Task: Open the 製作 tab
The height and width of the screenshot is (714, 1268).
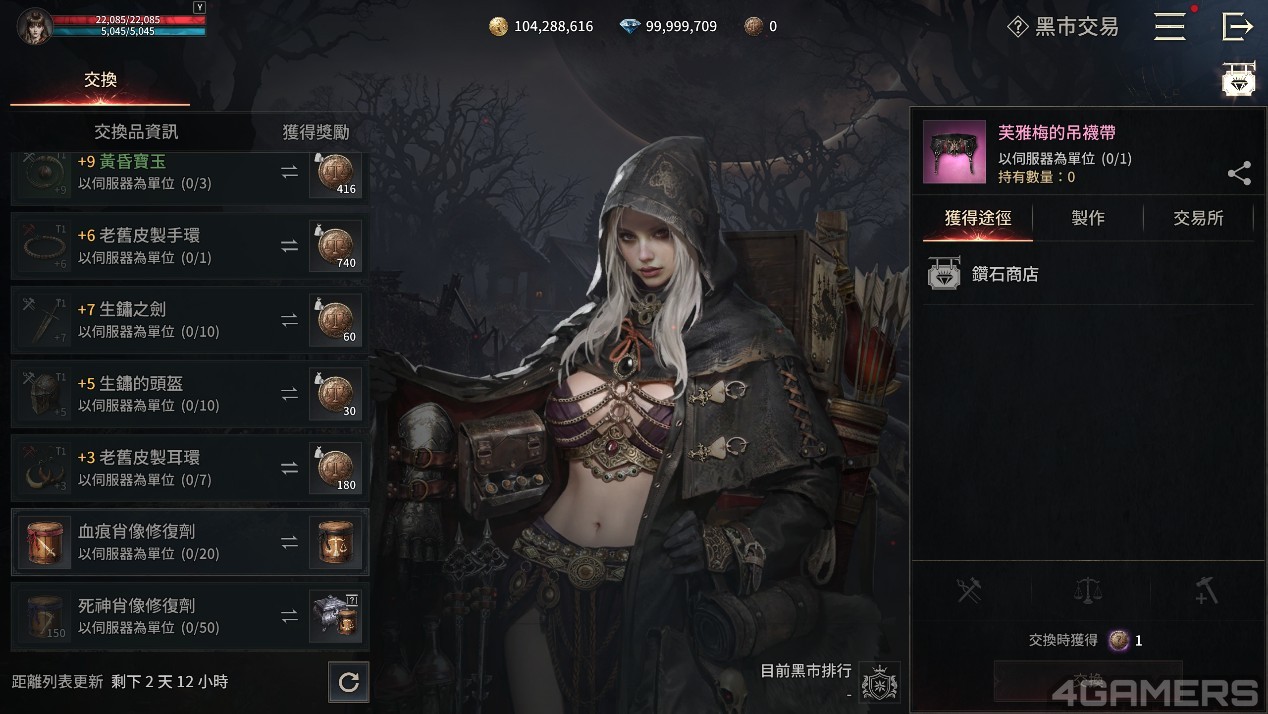Action: [x=1088, y=218]
